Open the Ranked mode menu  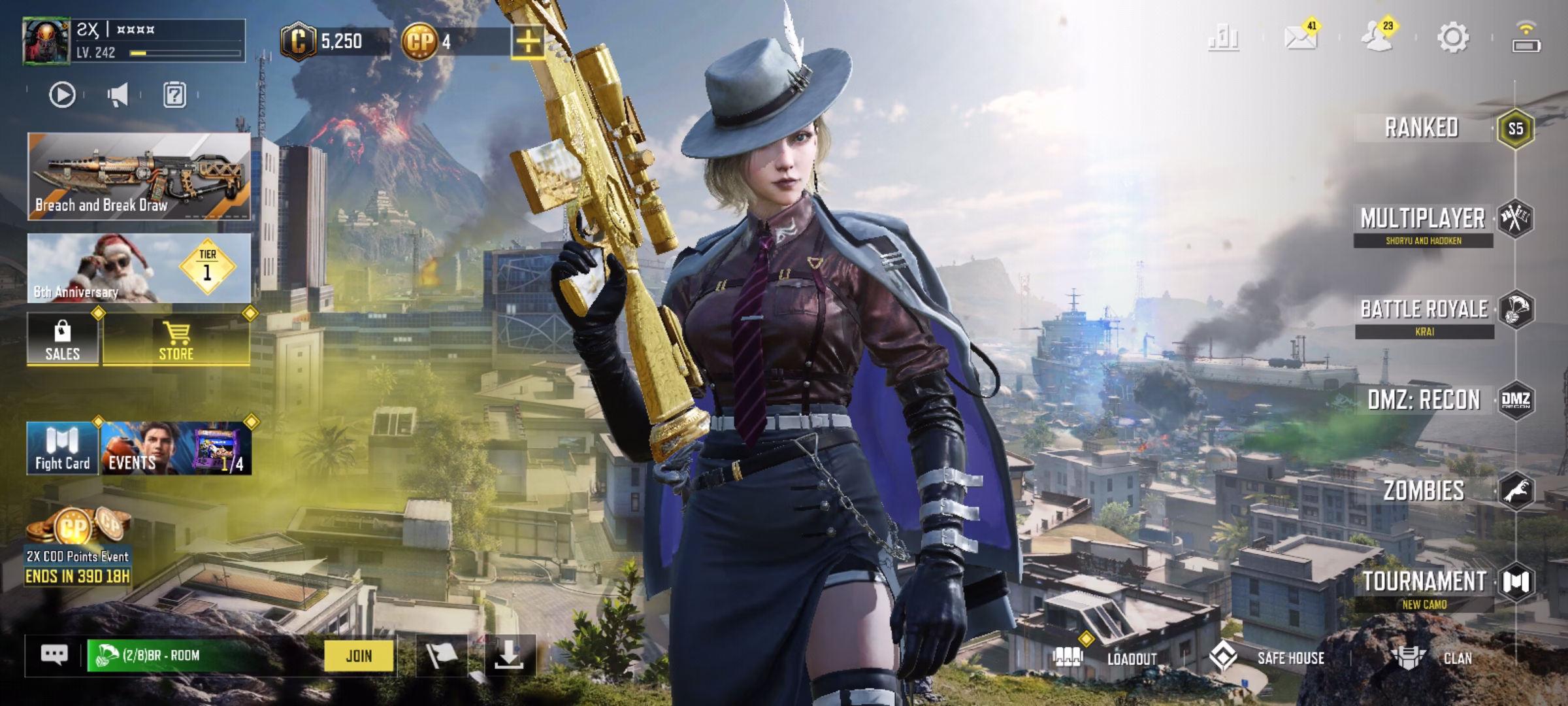(x=1423, y=128)
